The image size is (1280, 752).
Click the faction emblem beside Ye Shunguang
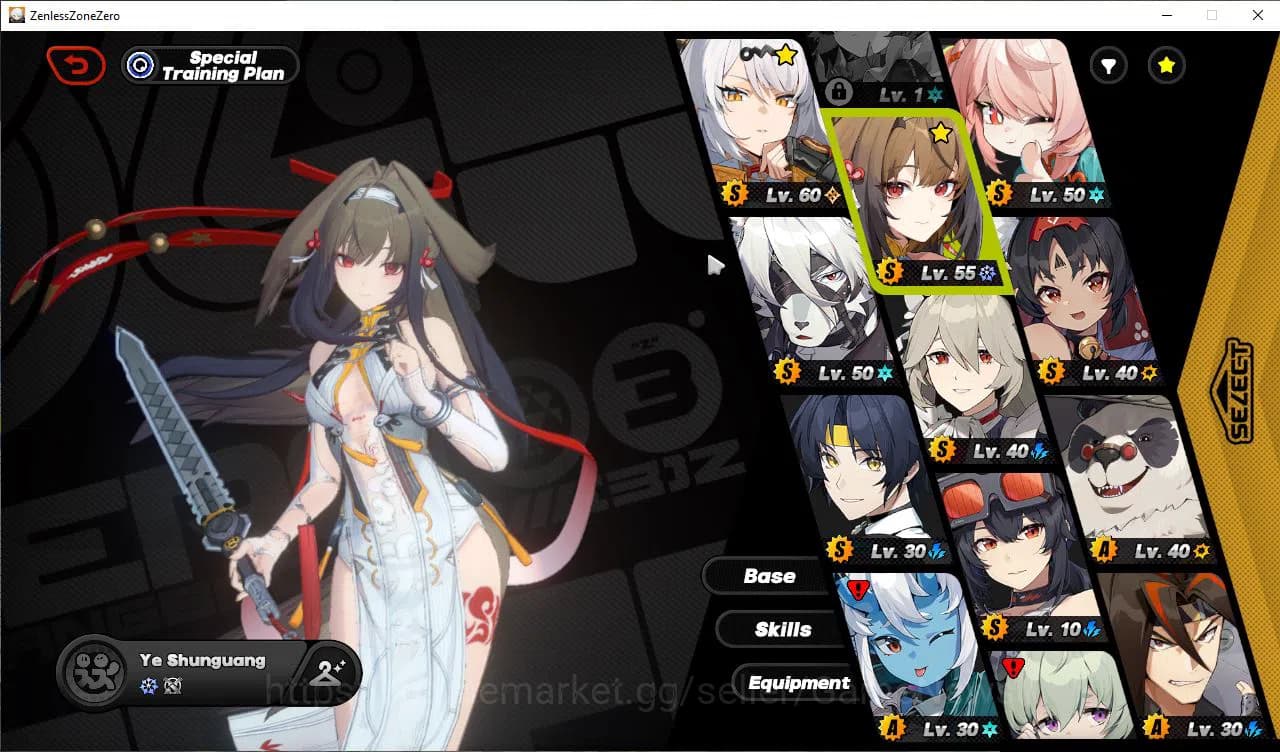tap(93, 672)
